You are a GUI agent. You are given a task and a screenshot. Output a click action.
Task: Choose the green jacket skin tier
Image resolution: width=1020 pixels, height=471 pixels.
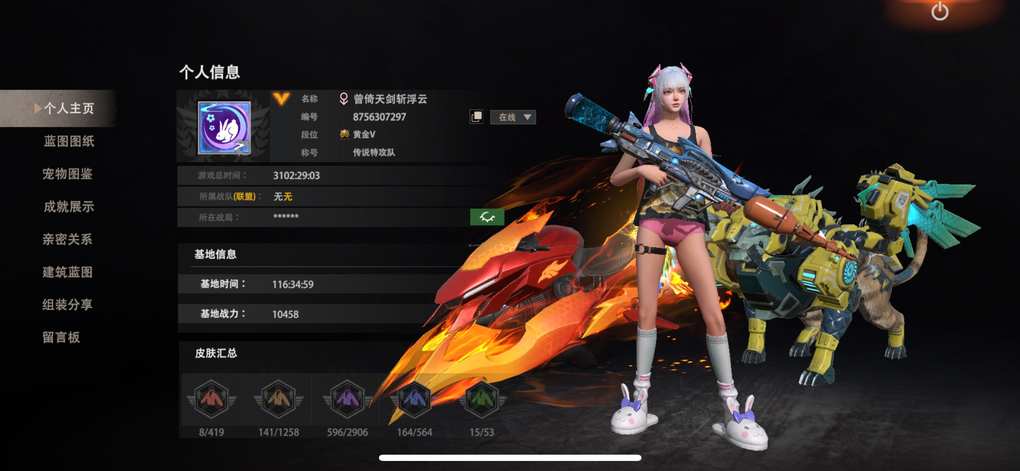[481, 400]
